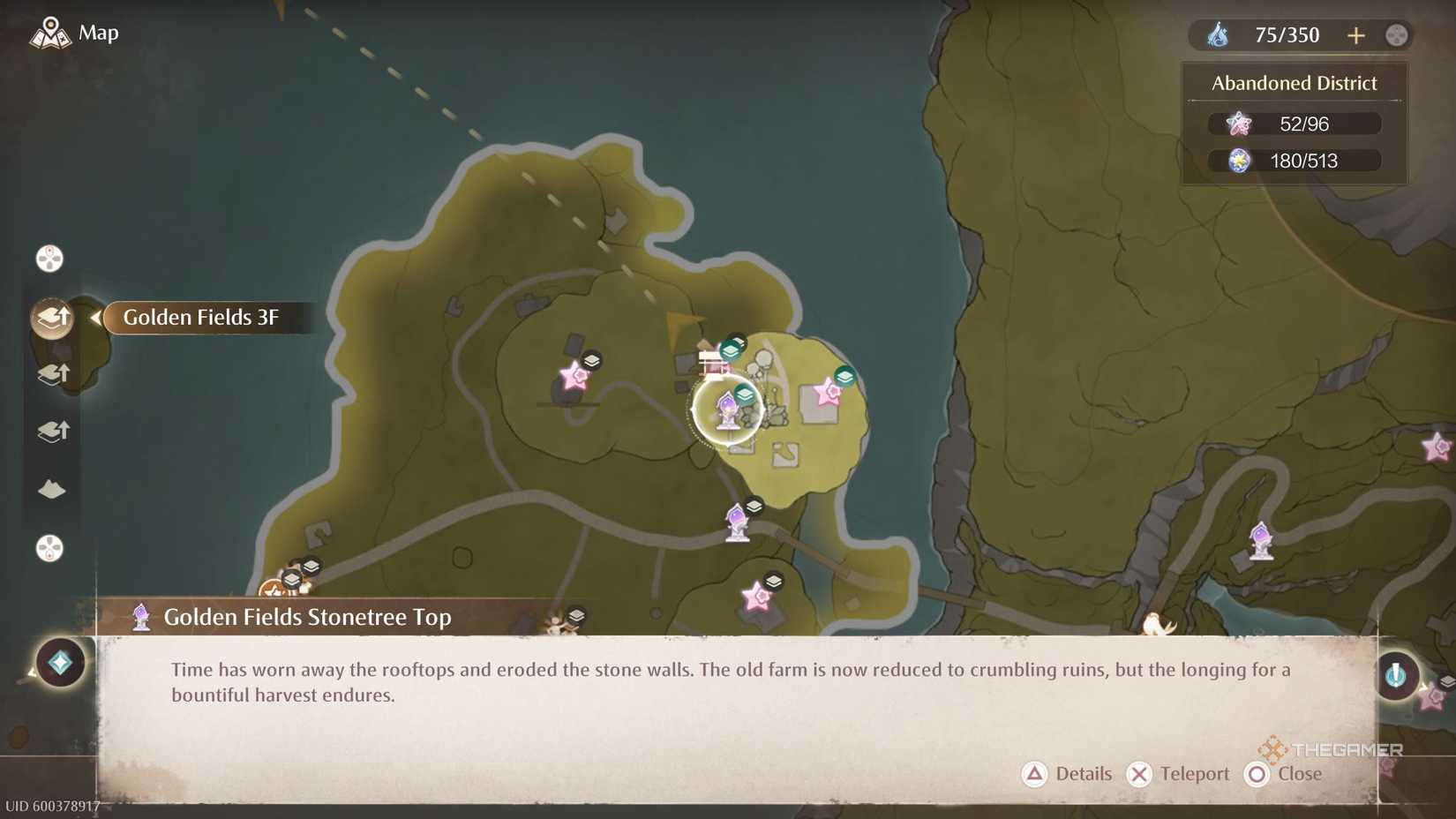Screen dimensions: 1456x819
Task: Select the 2F map layer icon
Action: [51, 373]
